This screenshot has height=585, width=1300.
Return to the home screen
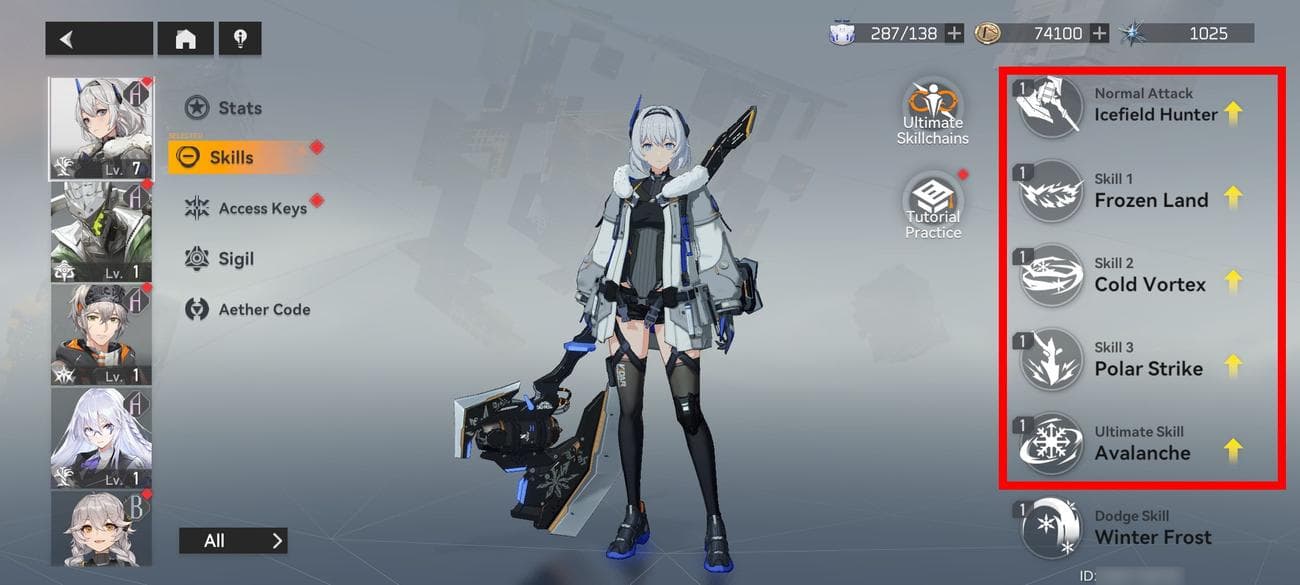pos(185,39)
